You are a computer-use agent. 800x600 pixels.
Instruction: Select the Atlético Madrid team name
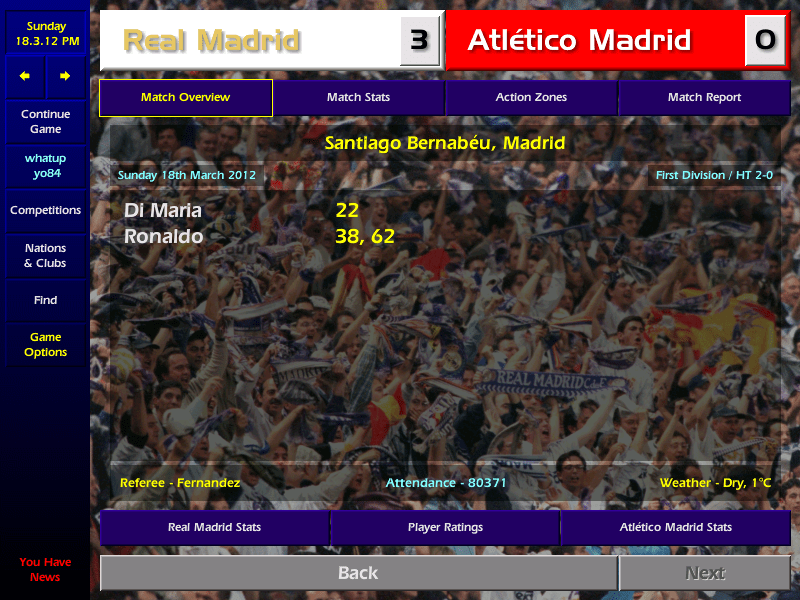click(x=579, y=41)
